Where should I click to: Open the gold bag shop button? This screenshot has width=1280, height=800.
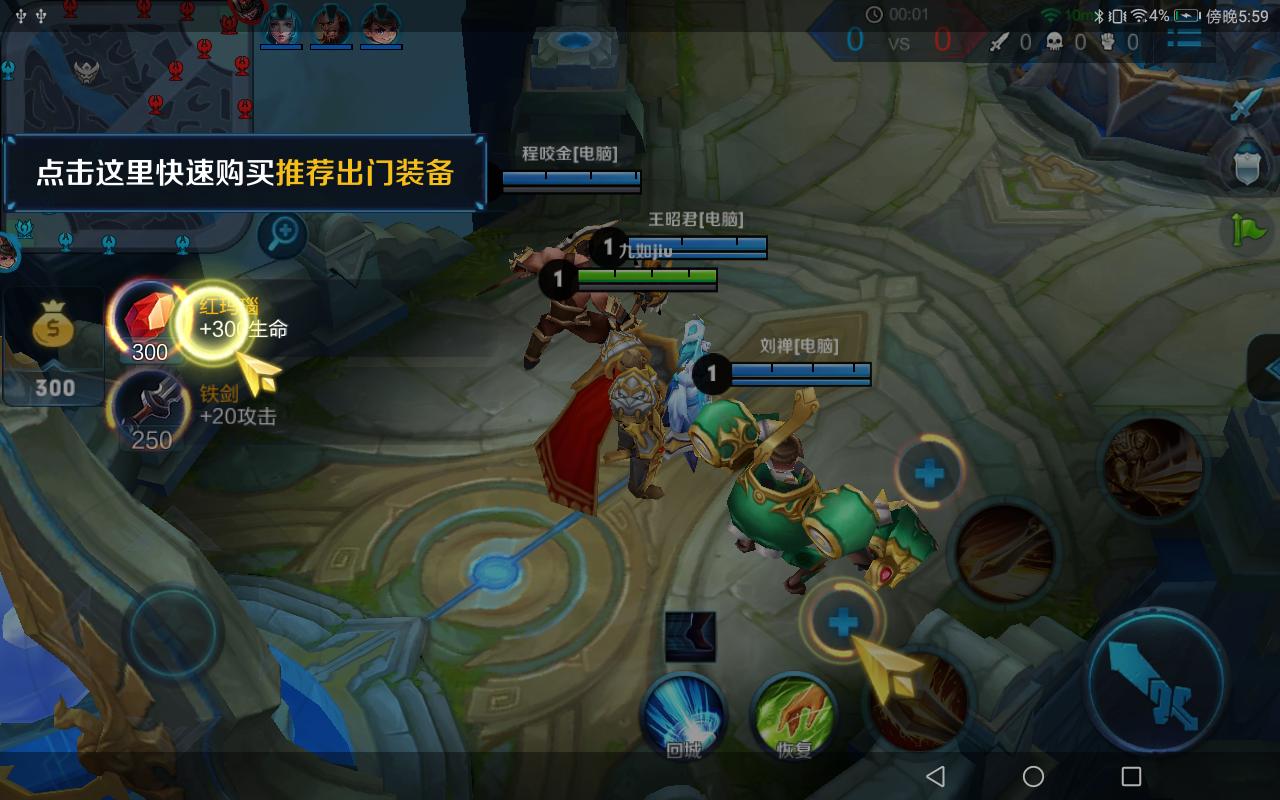(53, 345)
